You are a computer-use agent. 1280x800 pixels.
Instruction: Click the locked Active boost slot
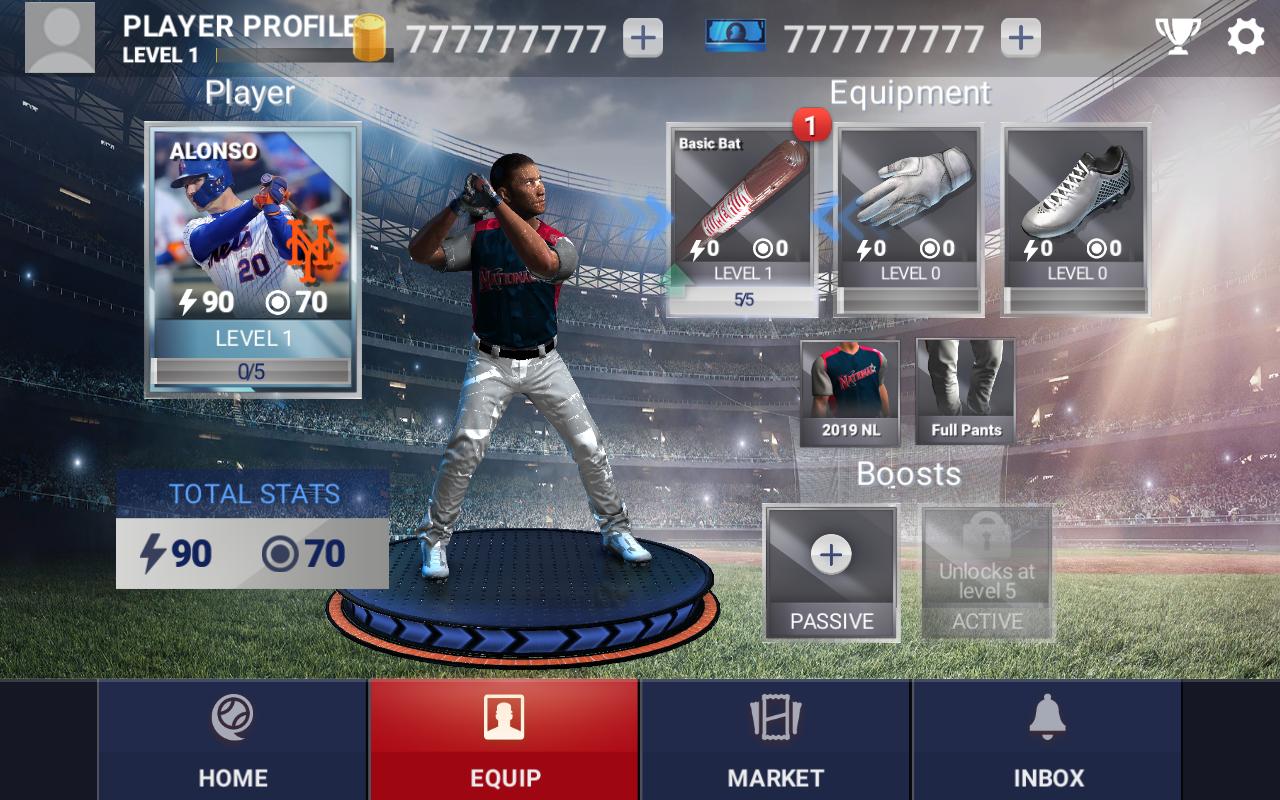pyautogui.click(x=987, y=572)
